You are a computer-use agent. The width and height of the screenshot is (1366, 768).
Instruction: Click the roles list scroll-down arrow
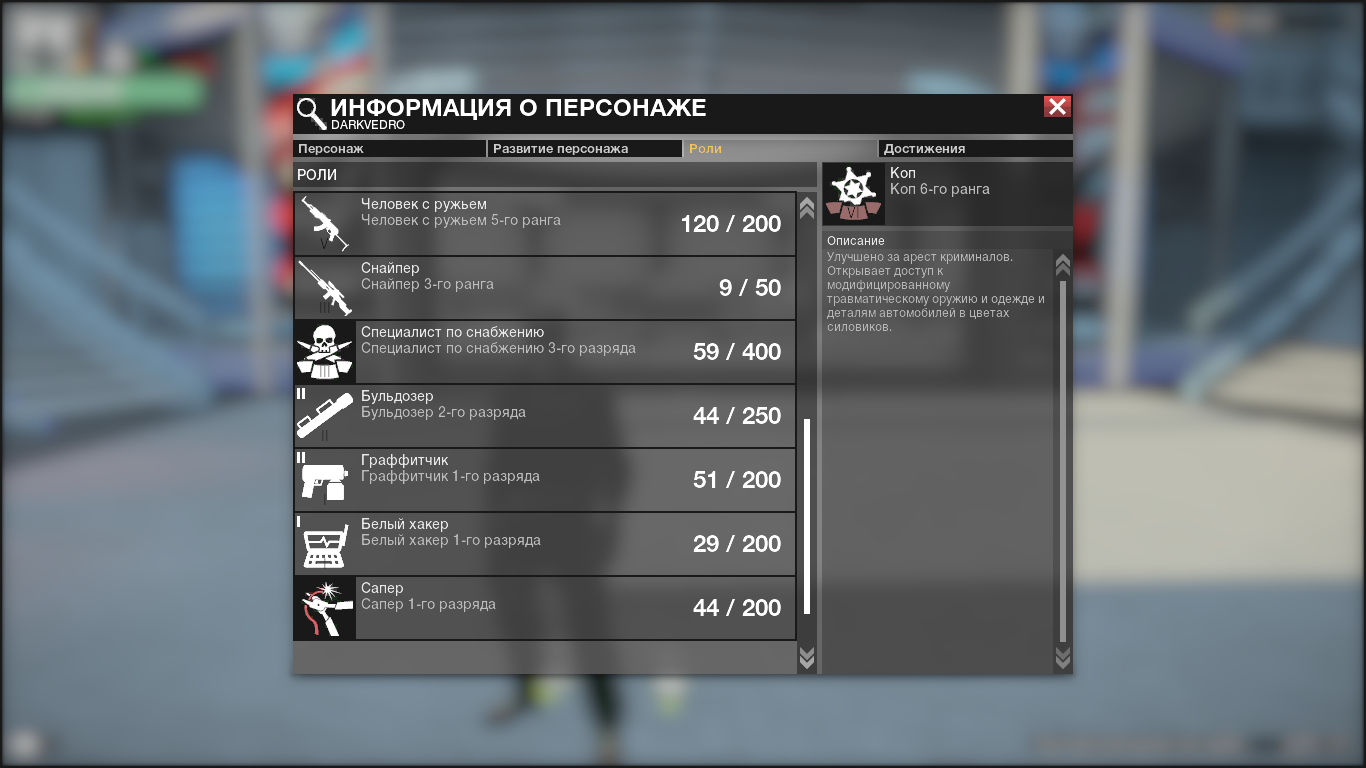point(807,657)
